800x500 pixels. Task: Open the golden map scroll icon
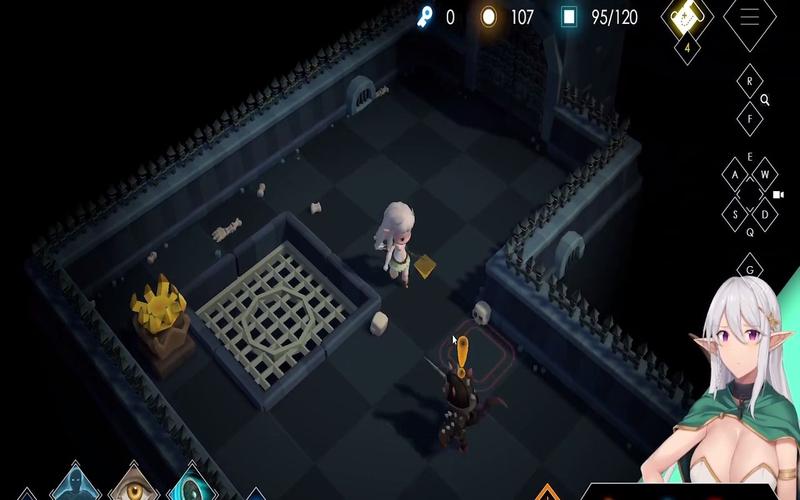click(687, 14)
